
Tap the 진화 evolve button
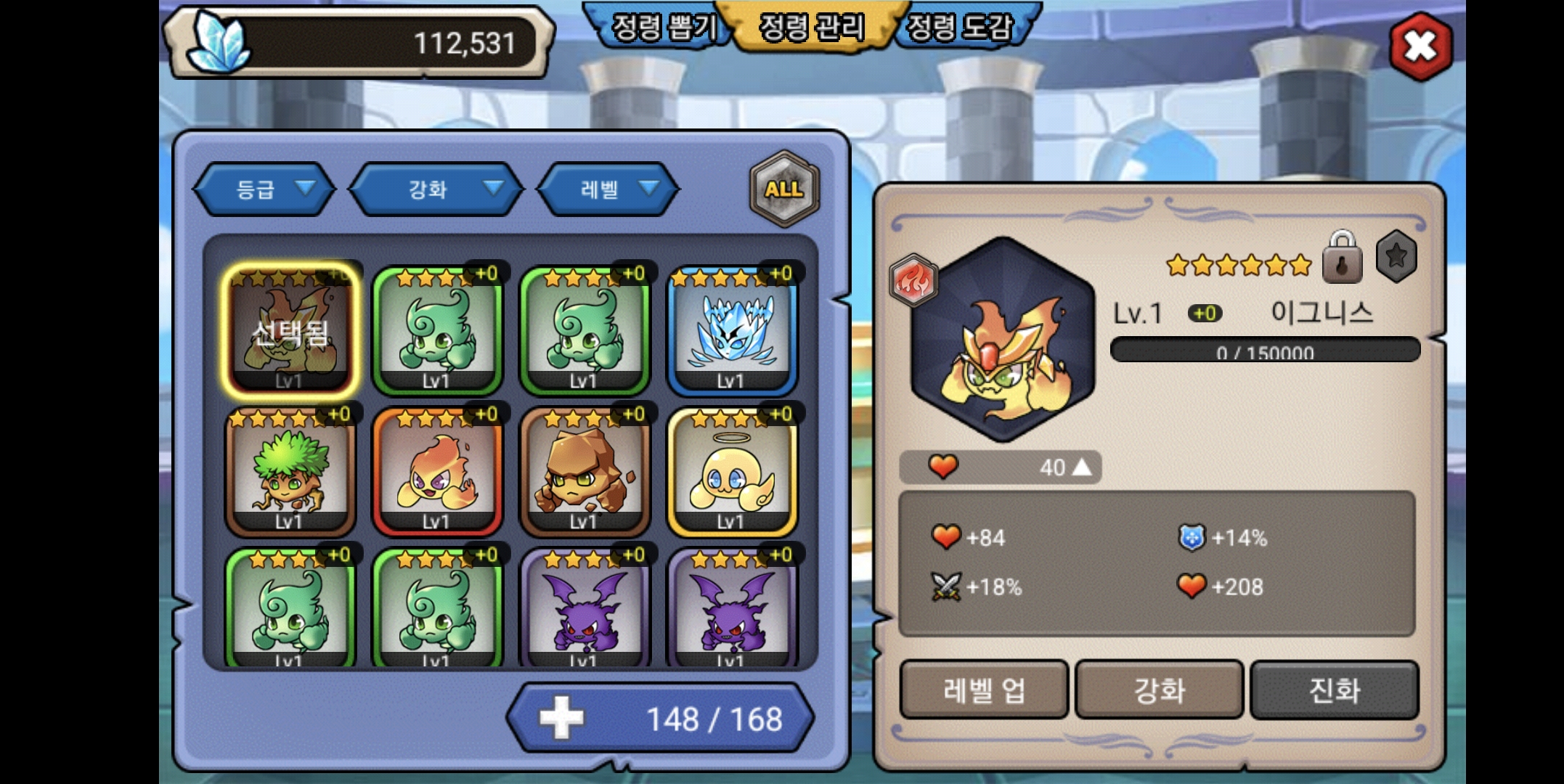tap(1334, 690)
